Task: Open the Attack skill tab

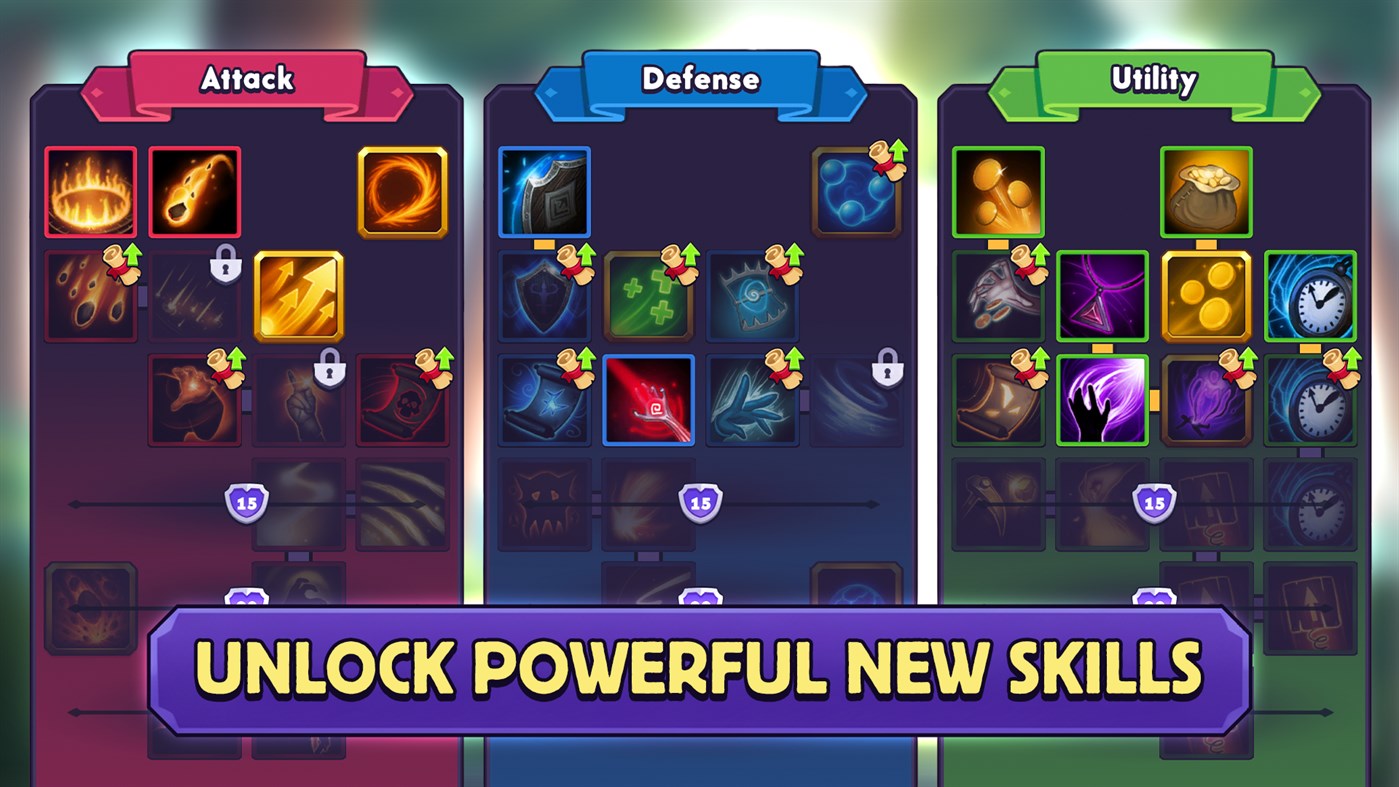Action: click(246, 79)
